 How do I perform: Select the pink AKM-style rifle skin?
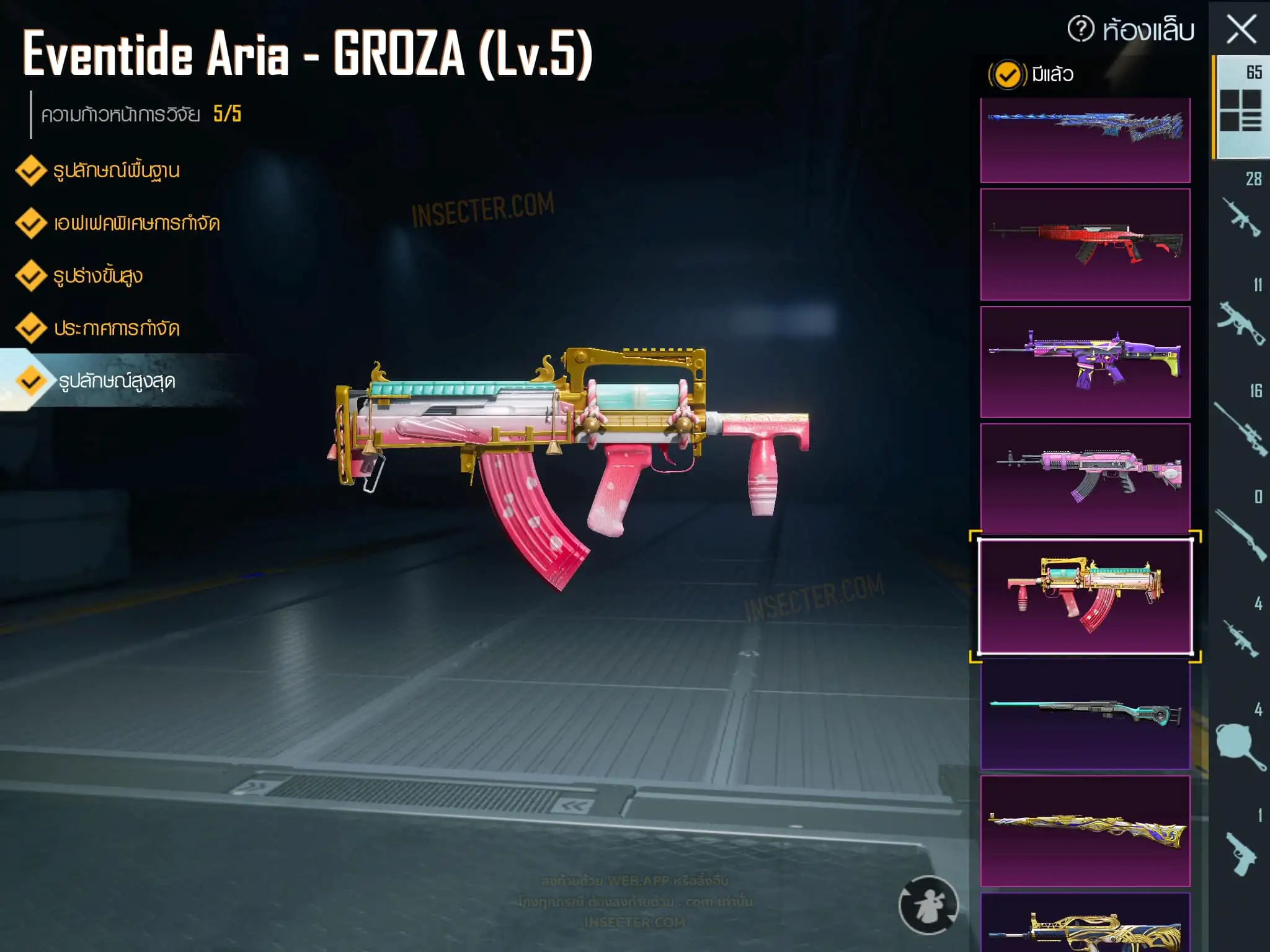tap(1085, 478)
